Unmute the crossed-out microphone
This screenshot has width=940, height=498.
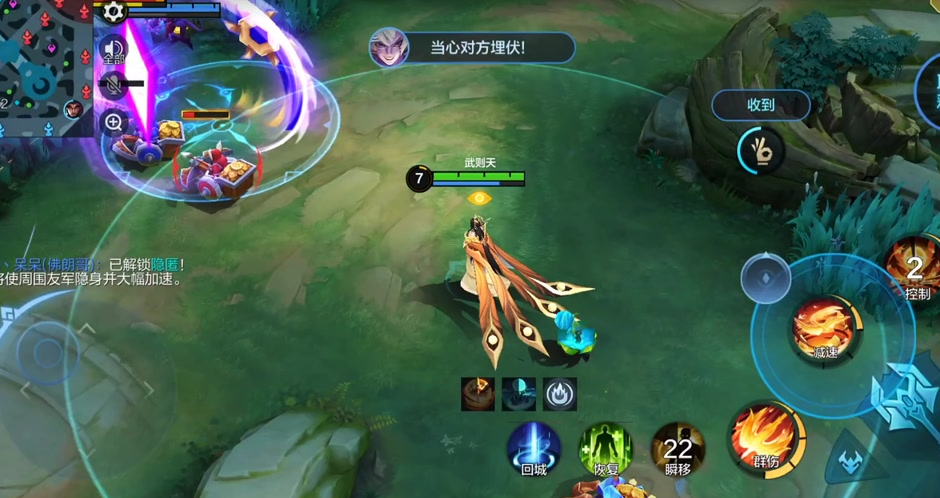[113, 86]
